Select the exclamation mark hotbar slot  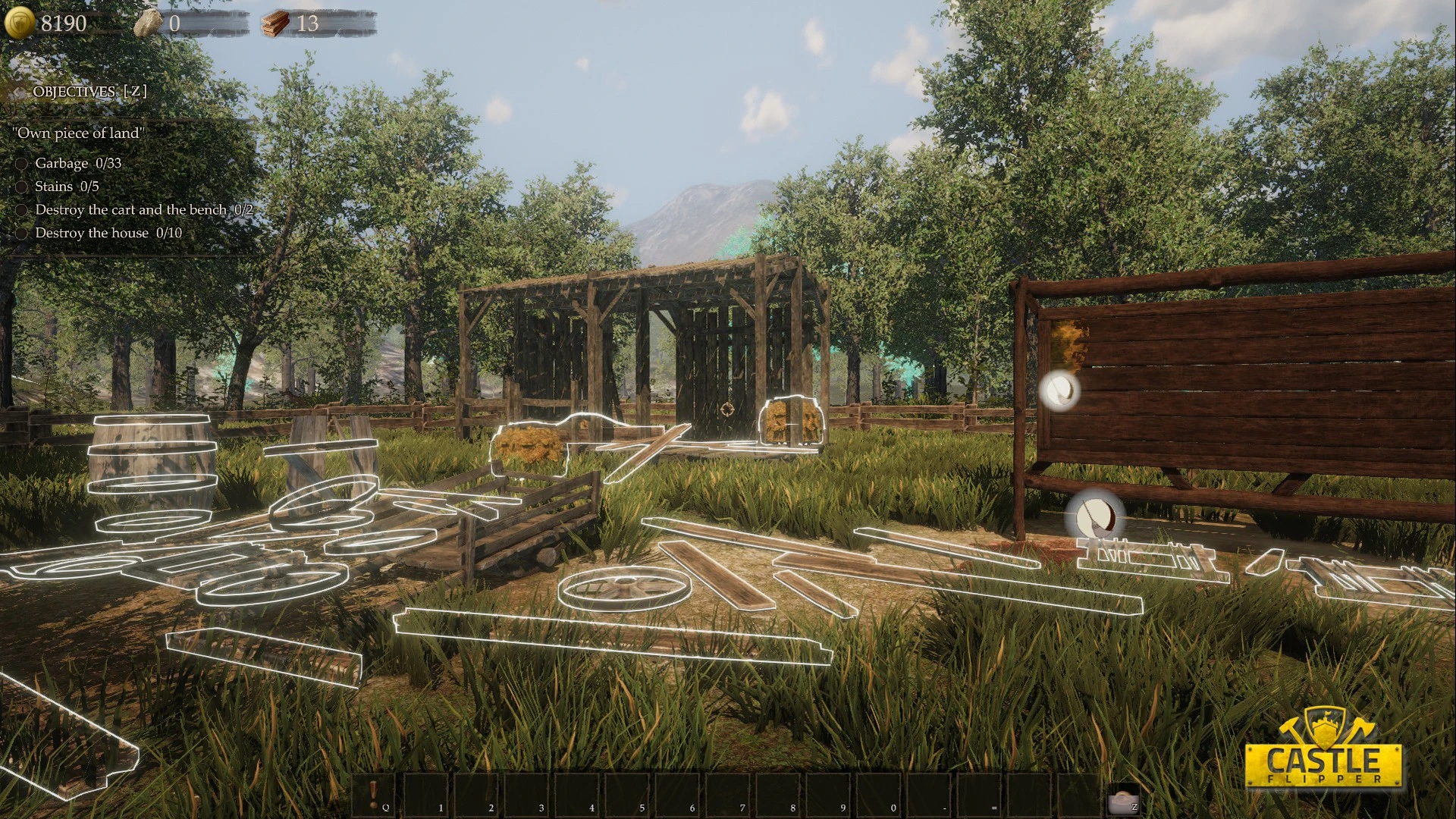374,795
